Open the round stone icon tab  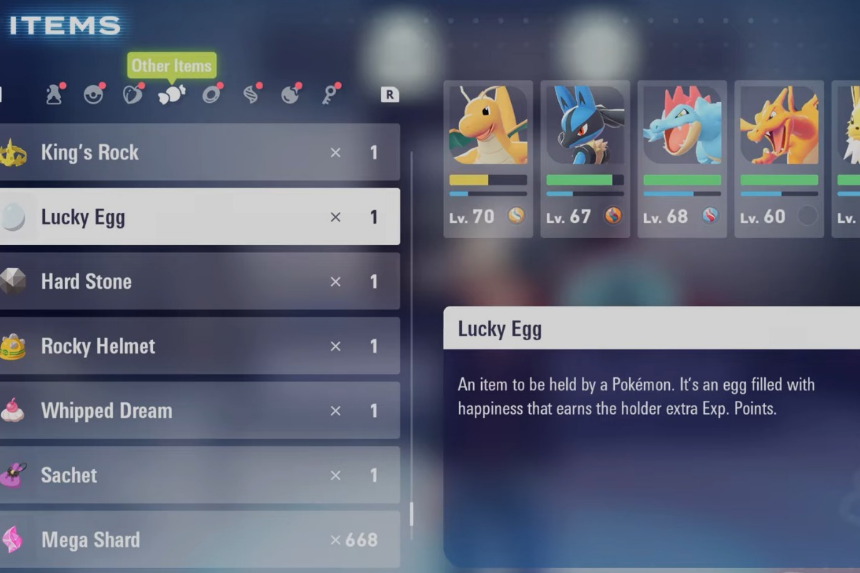coord(290,95)
